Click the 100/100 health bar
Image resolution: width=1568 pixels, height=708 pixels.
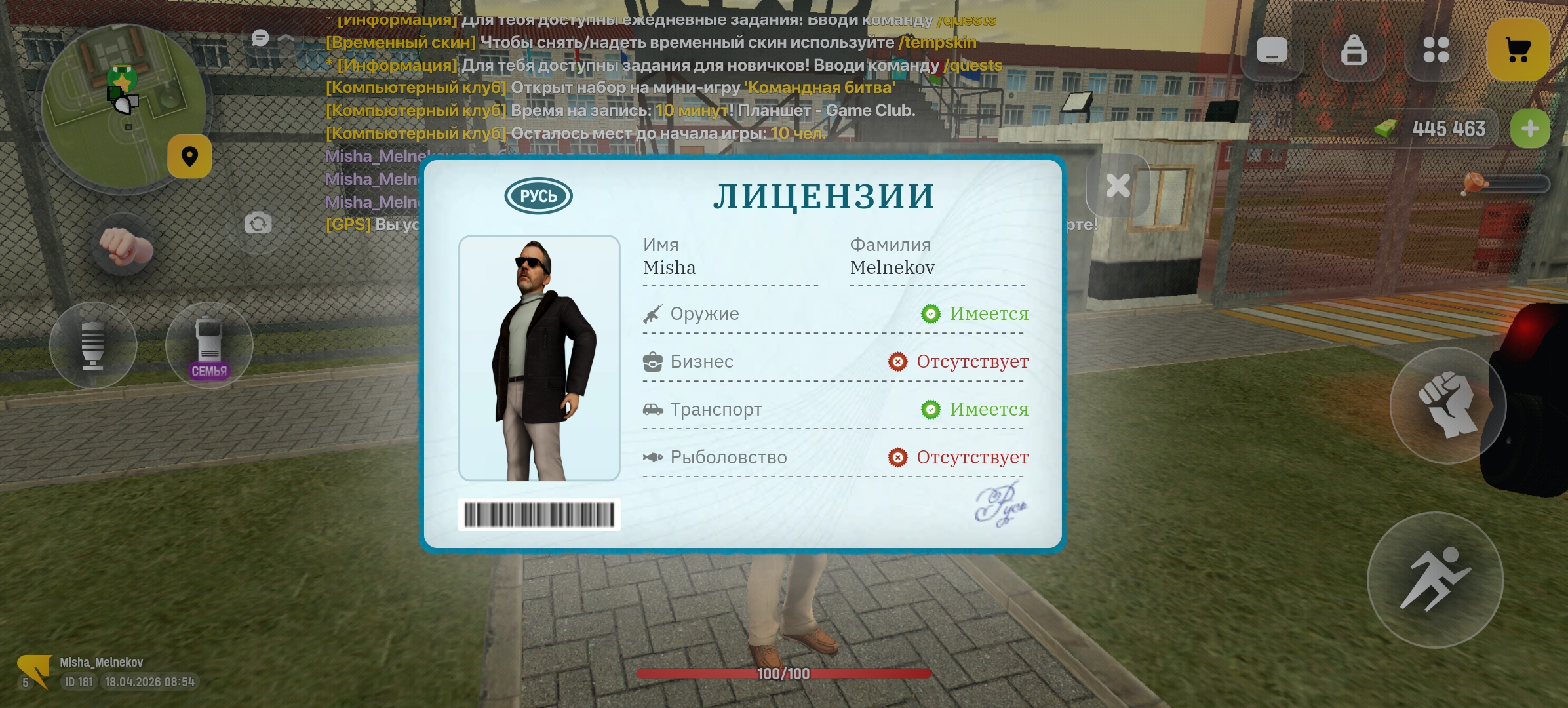click(x=784, y=673)
